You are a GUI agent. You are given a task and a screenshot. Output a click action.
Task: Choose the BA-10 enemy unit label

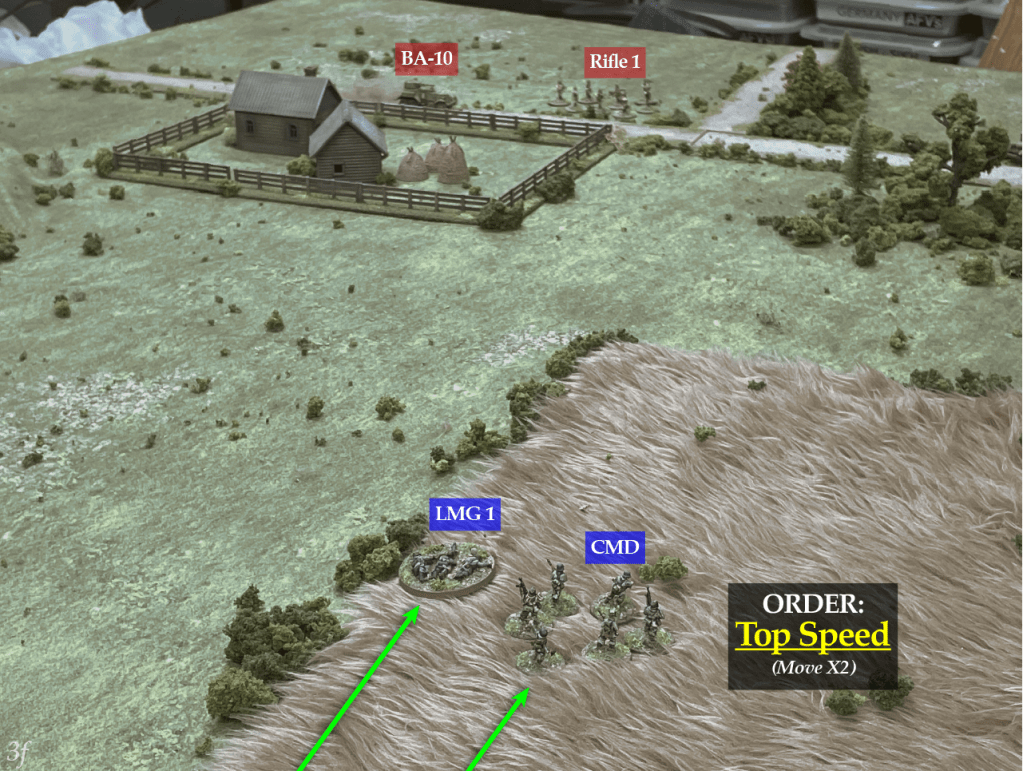[427, 60]
